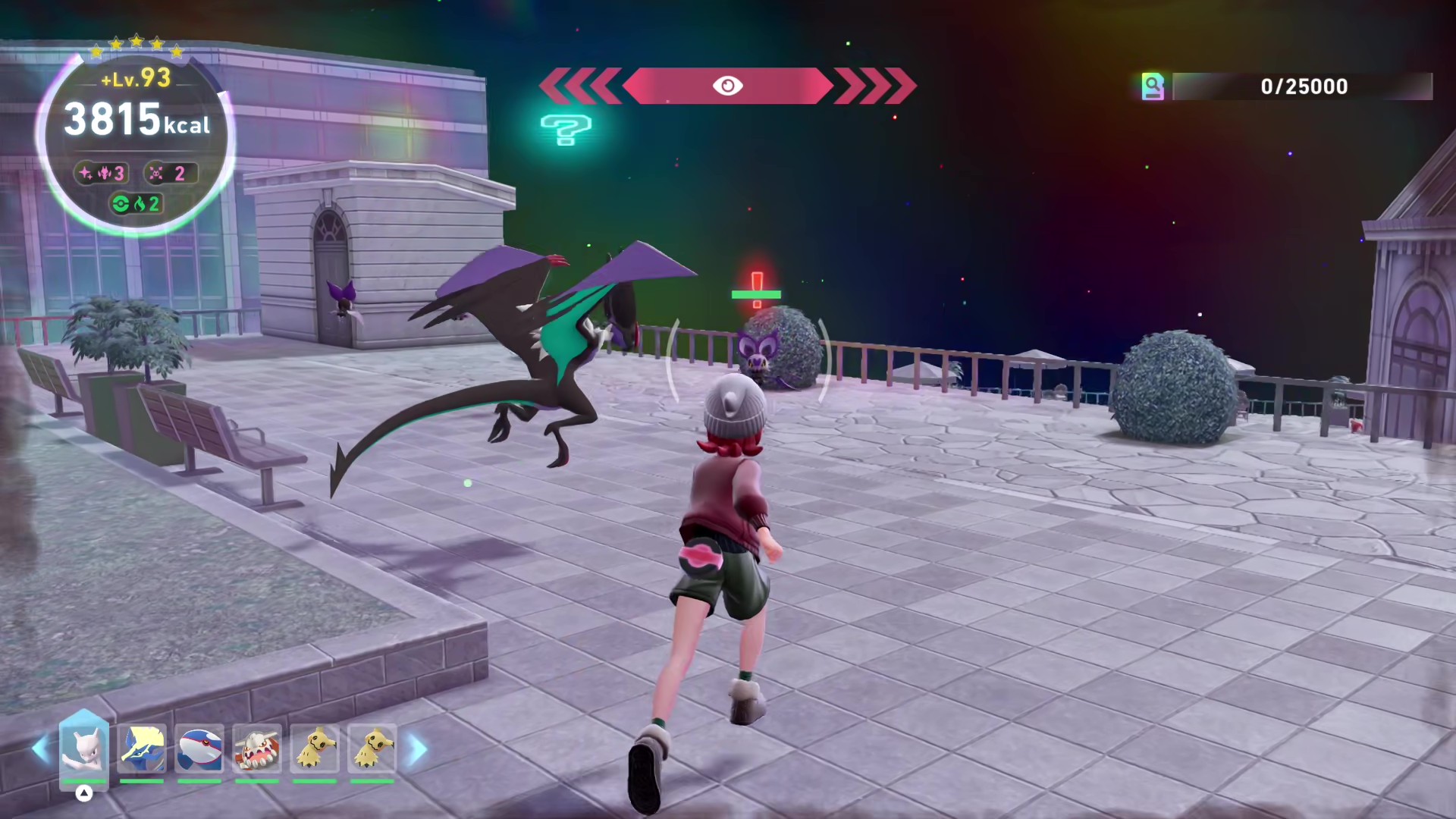
Task: Select Mewtwo in the party bar
Action: tap(84, 748)
